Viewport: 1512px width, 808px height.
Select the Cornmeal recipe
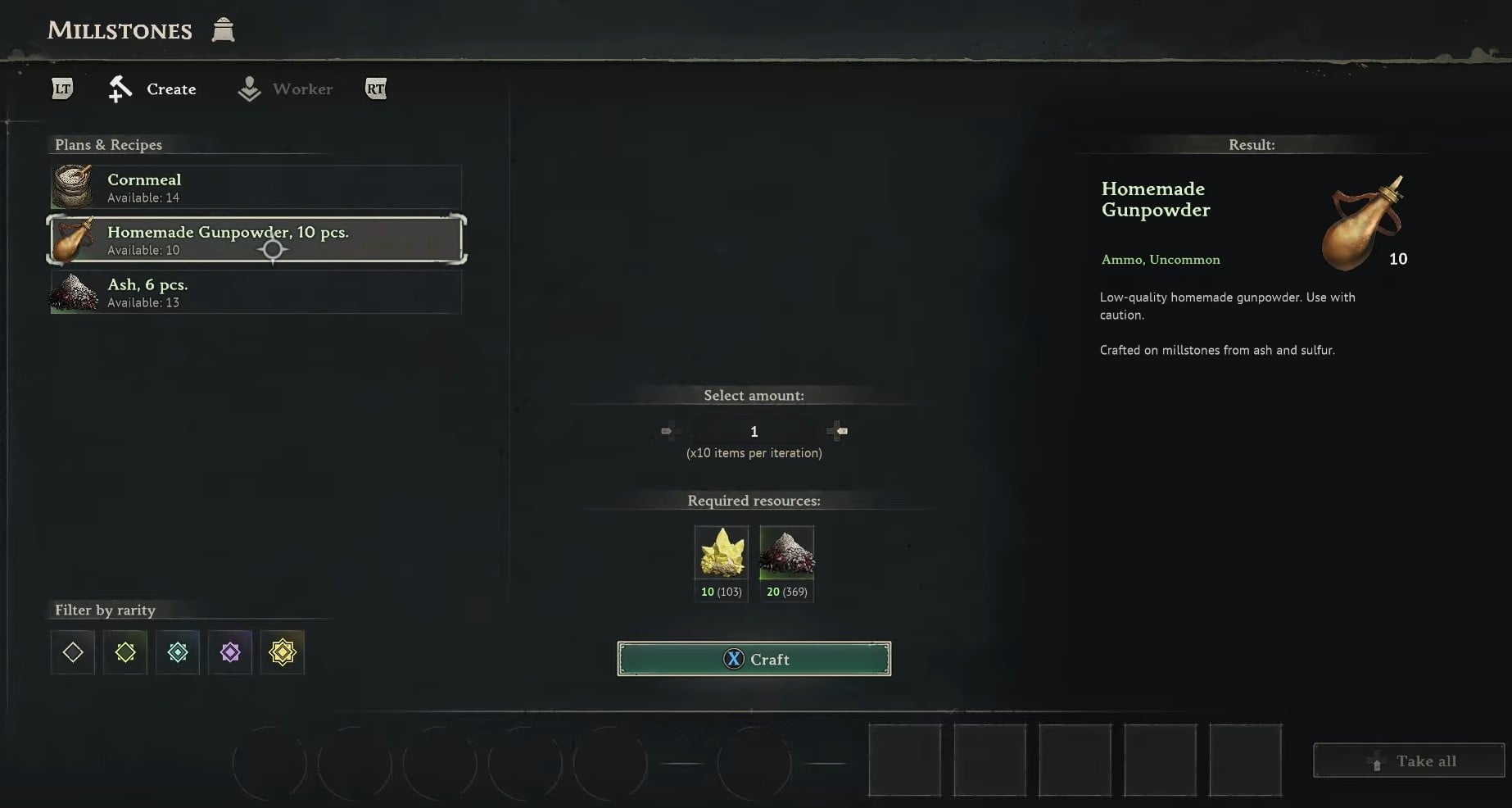pos(256,187)
